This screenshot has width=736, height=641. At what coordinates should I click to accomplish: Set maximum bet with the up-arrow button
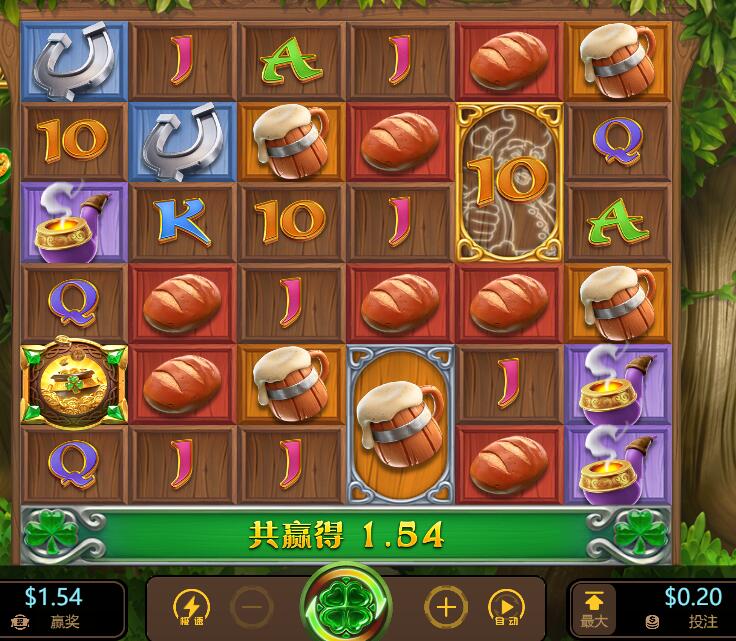pyautogui.click(x=594, y=607)
